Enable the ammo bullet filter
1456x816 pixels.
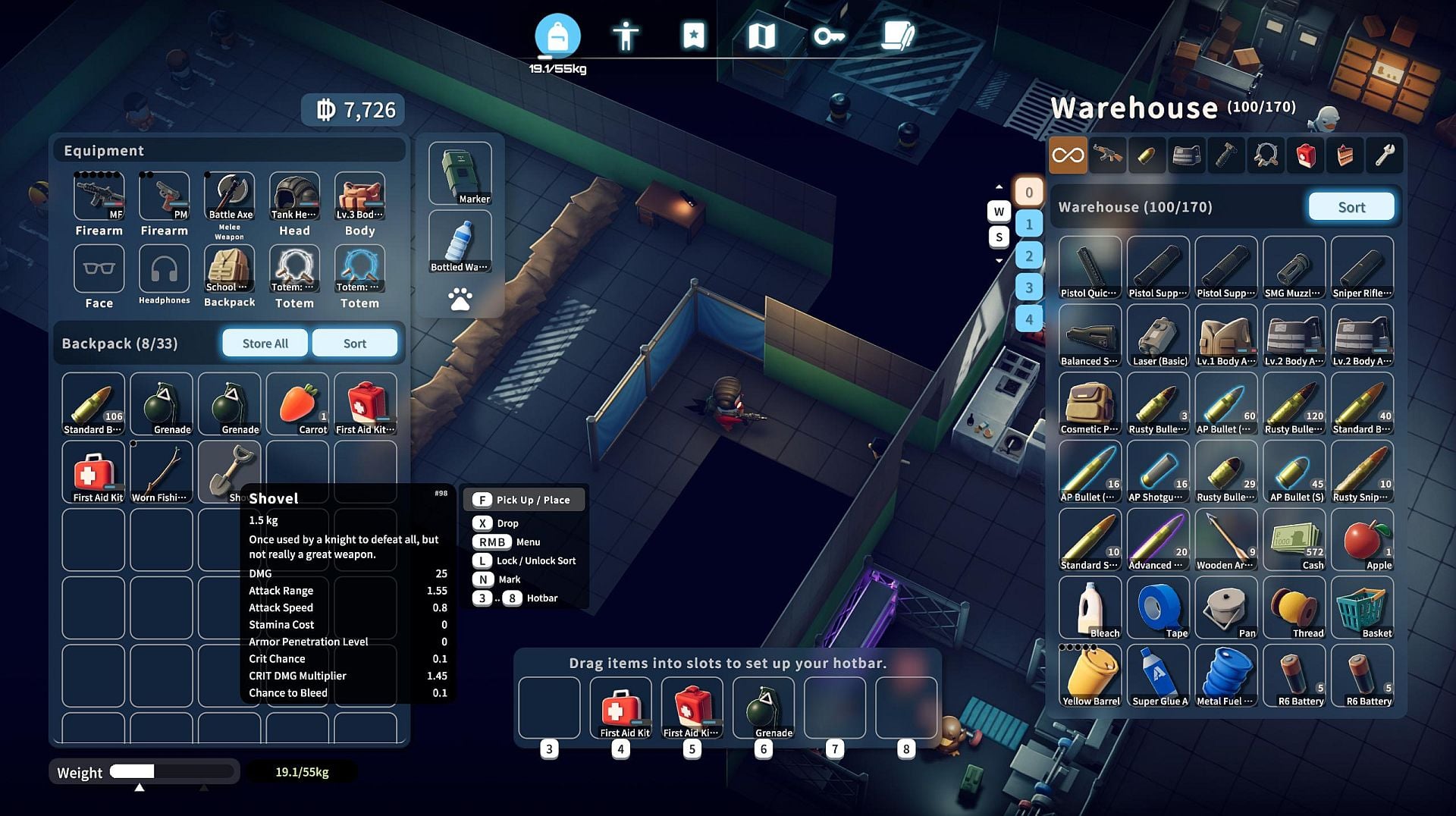(x=1147, y=155)
